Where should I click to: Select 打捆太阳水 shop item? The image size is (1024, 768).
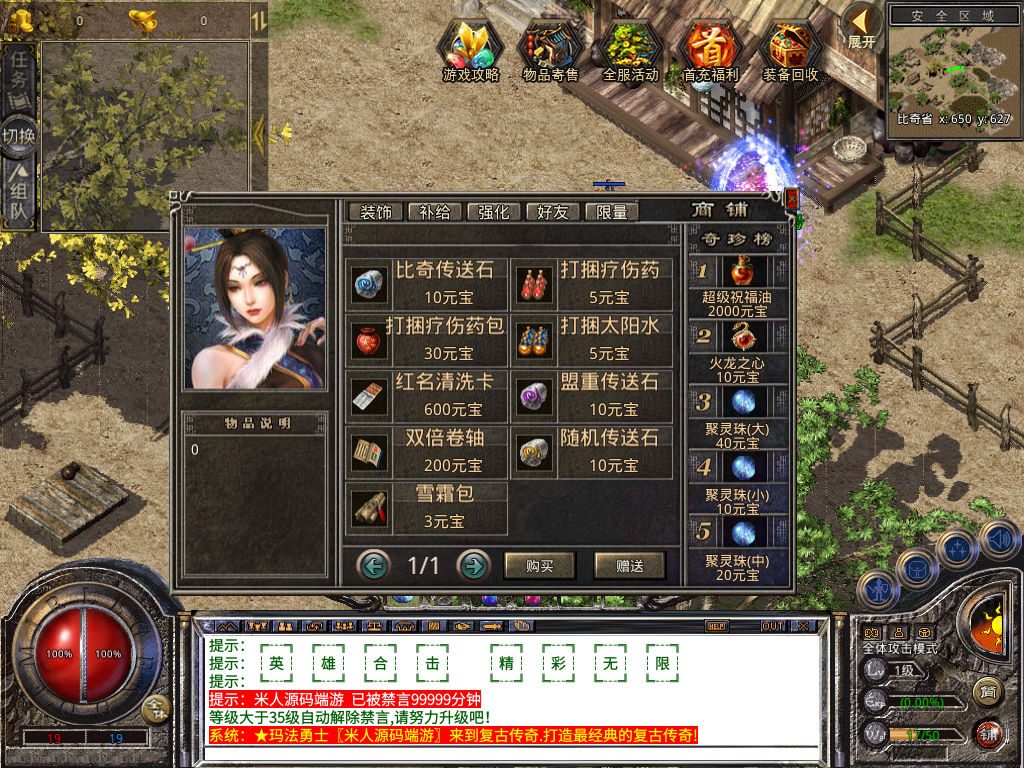[x=594, y=339]
